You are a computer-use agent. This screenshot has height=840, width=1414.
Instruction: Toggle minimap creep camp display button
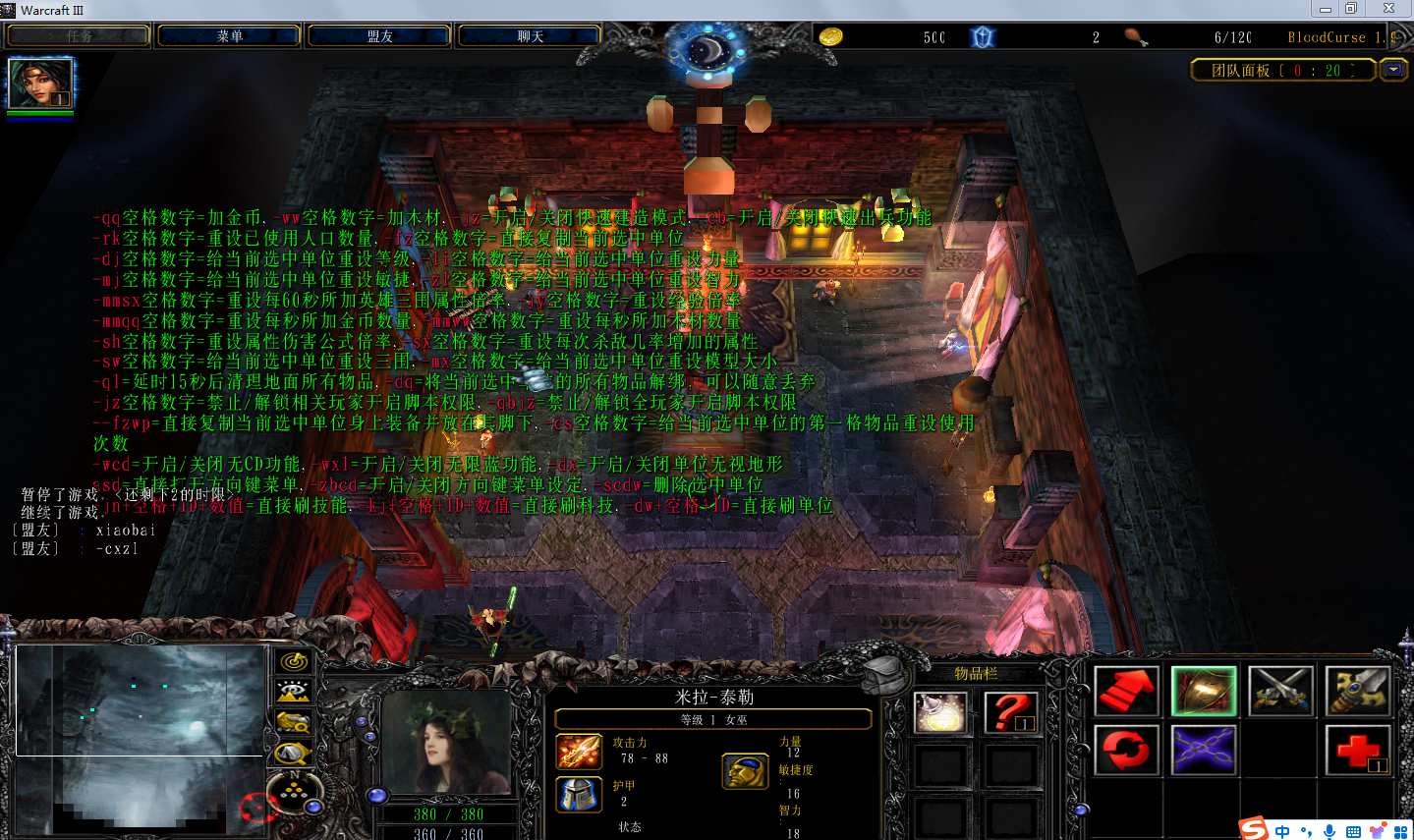coord(293,754)
